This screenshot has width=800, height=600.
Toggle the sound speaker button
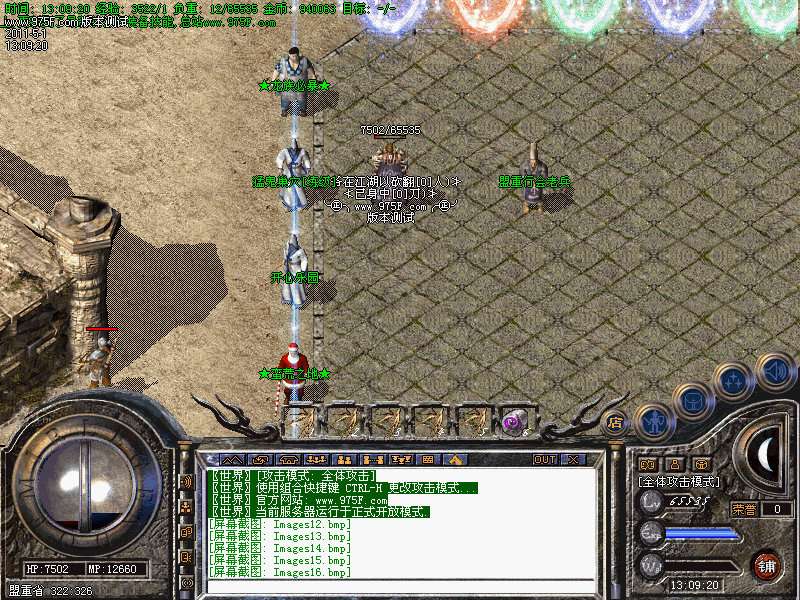[775, 371]
